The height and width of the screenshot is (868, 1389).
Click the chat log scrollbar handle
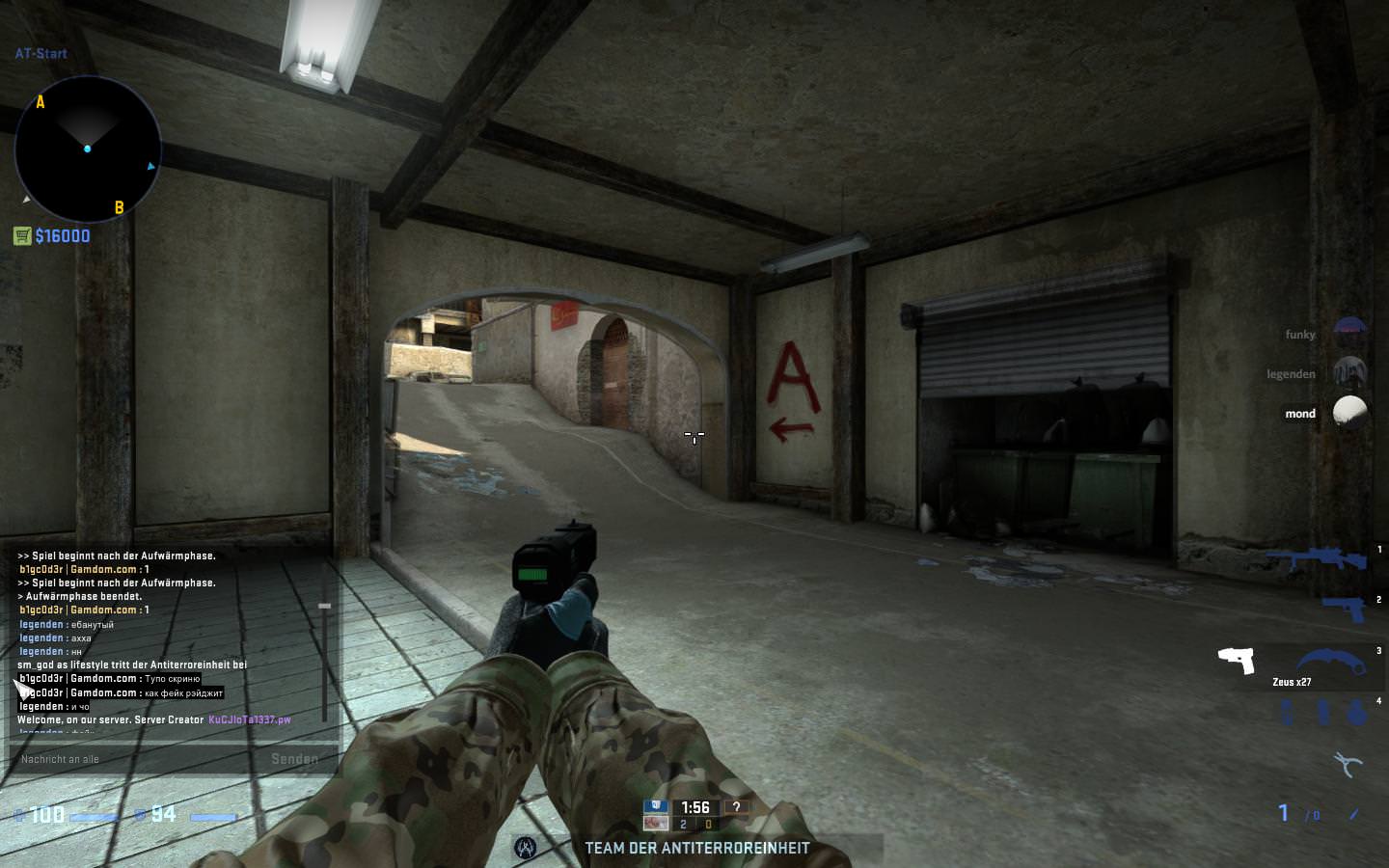click(x=324, y=606)
